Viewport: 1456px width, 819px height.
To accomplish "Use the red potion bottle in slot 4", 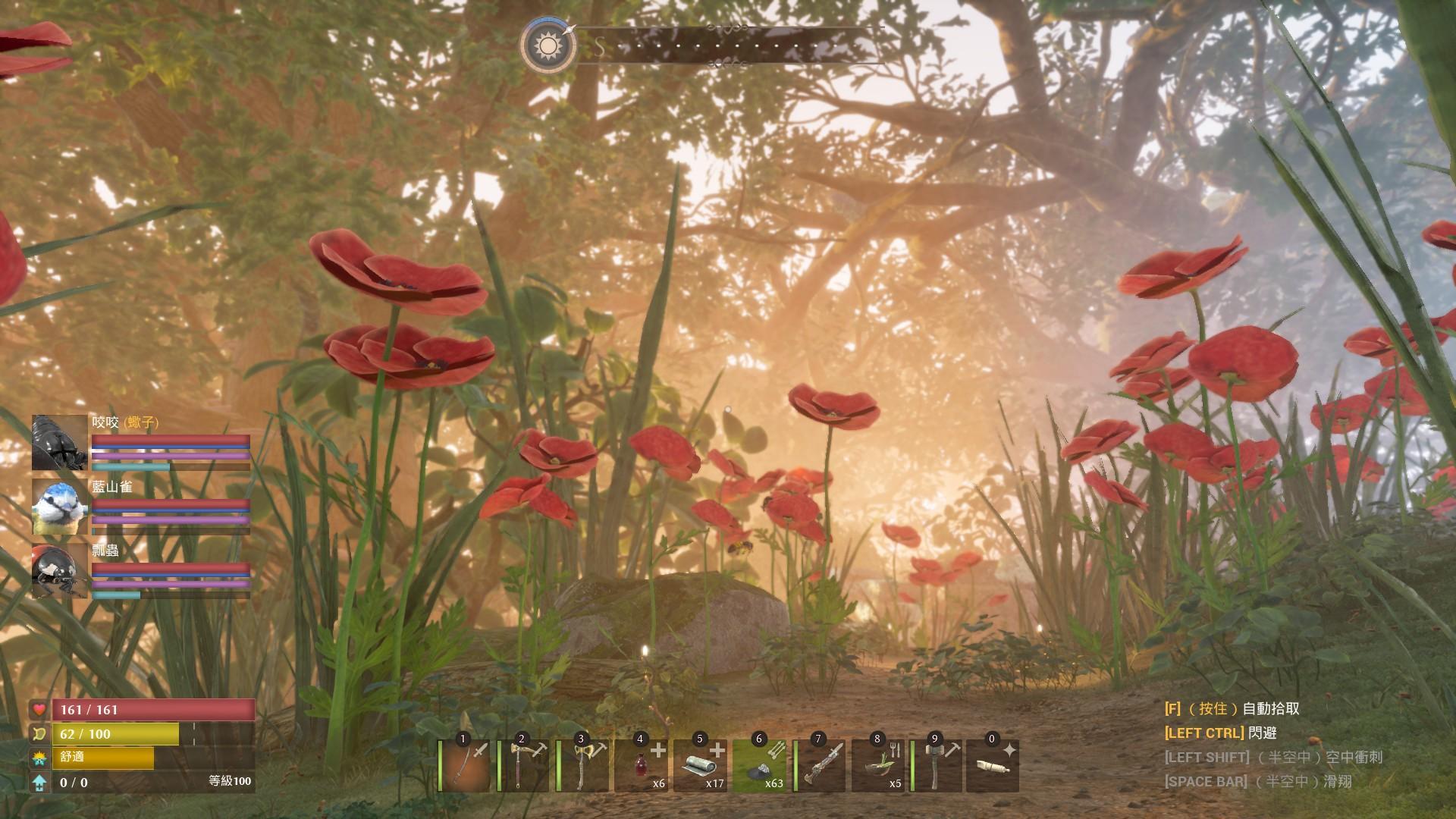I will [x=642, y=766].
